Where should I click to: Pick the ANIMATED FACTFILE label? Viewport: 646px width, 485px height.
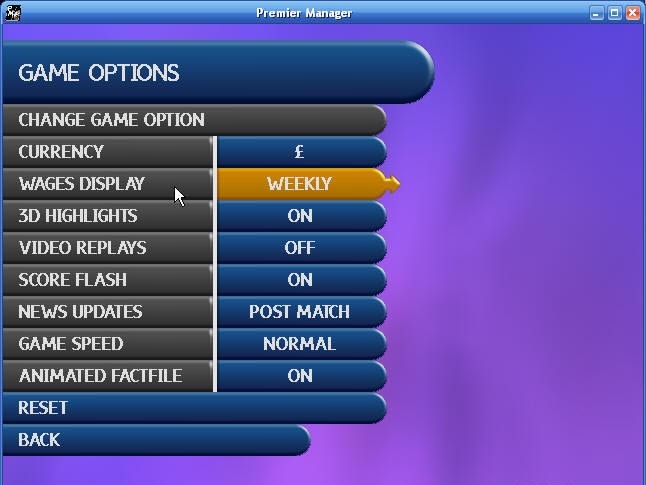tap(110, 376)
